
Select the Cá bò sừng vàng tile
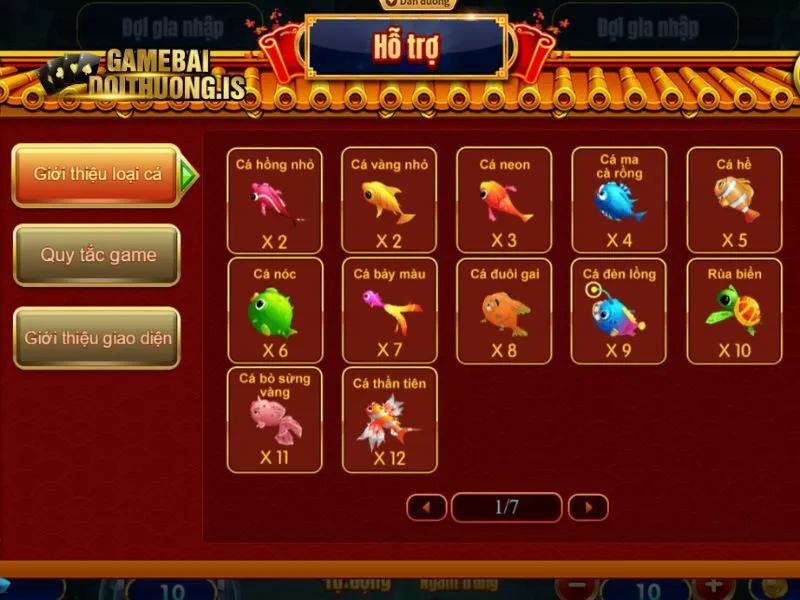(x=275, y=419)
